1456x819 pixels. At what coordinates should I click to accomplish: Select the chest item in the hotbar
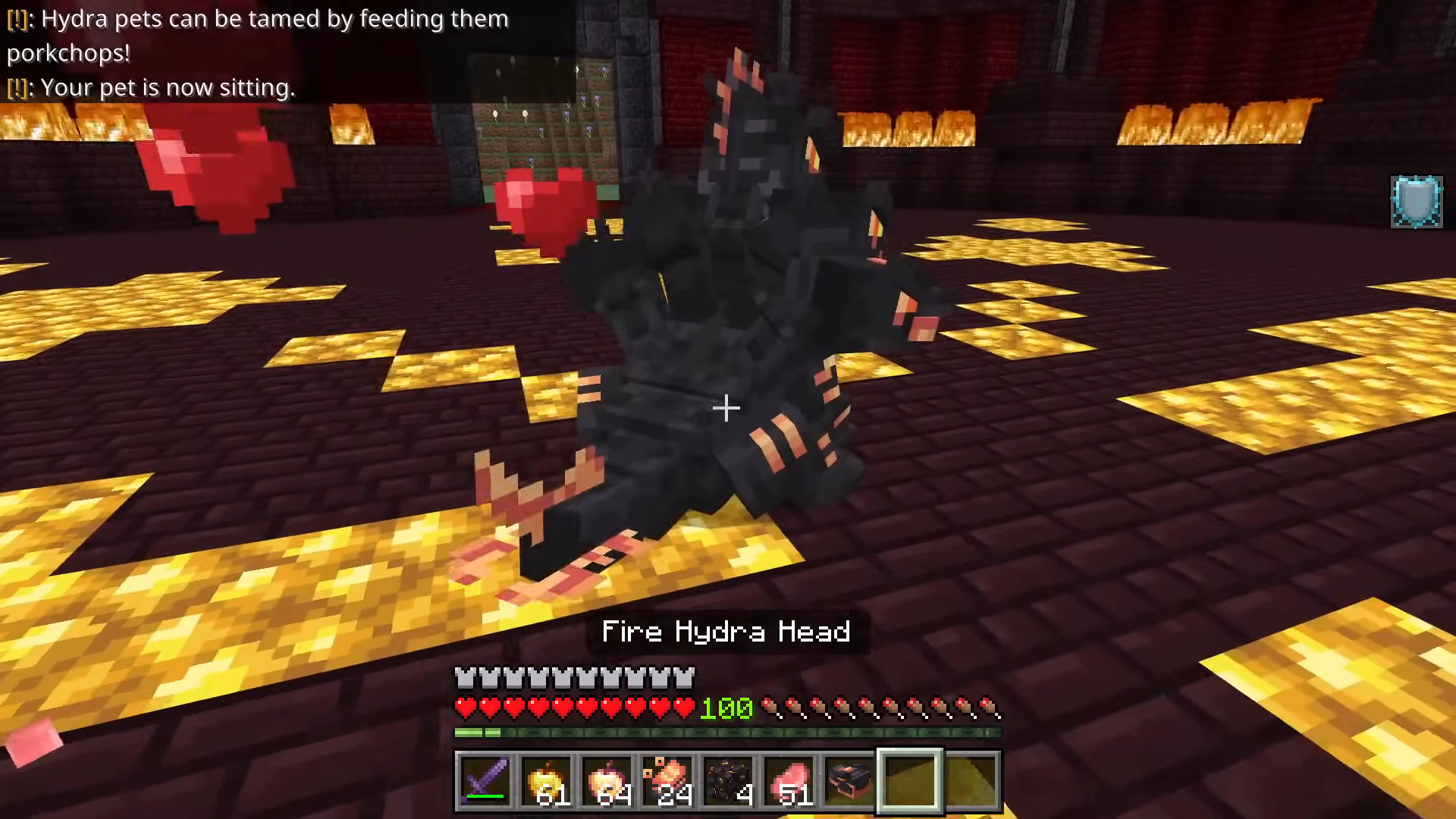click(x=850, y=781)
